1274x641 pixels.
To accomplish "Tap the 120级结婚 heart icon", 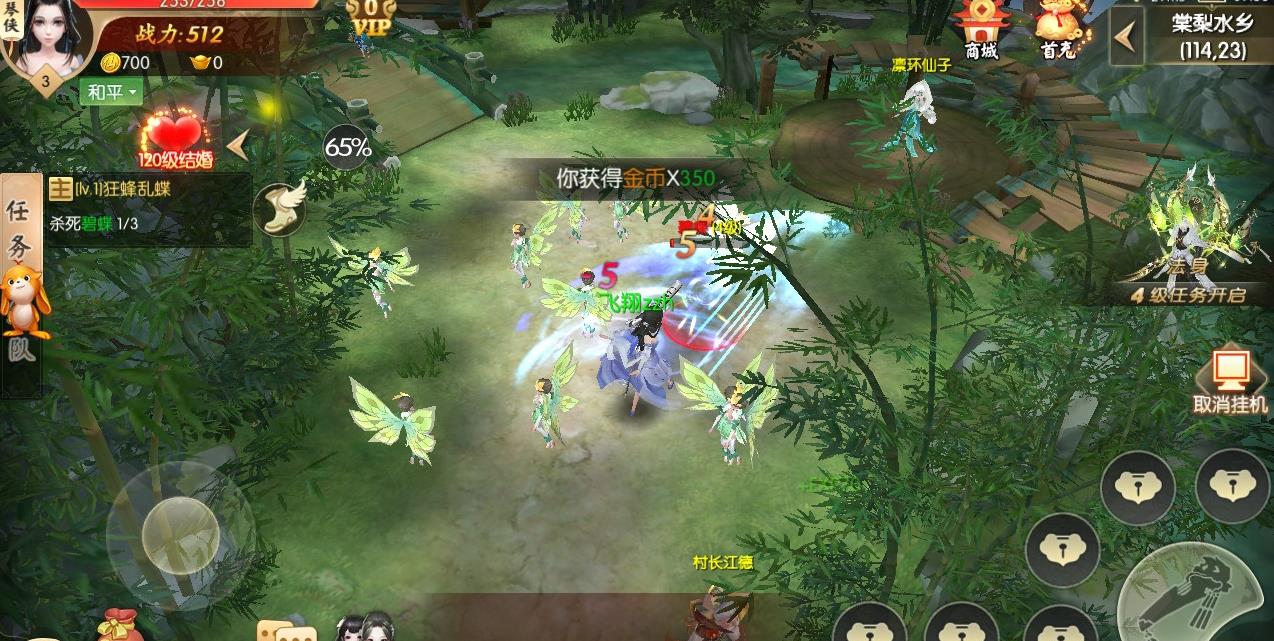I will 174,140.
